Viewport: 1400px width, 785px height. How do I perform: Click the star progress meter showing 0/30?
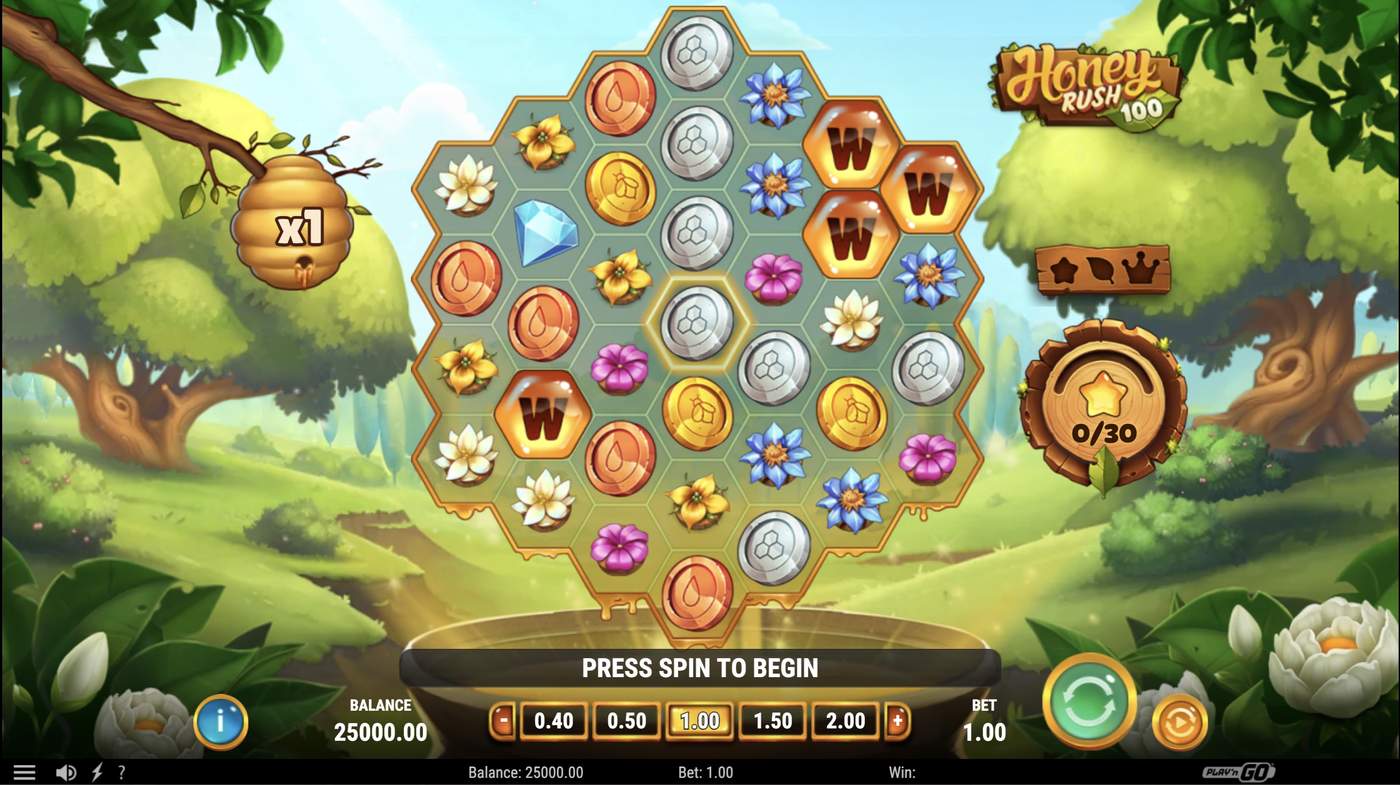1105,400
